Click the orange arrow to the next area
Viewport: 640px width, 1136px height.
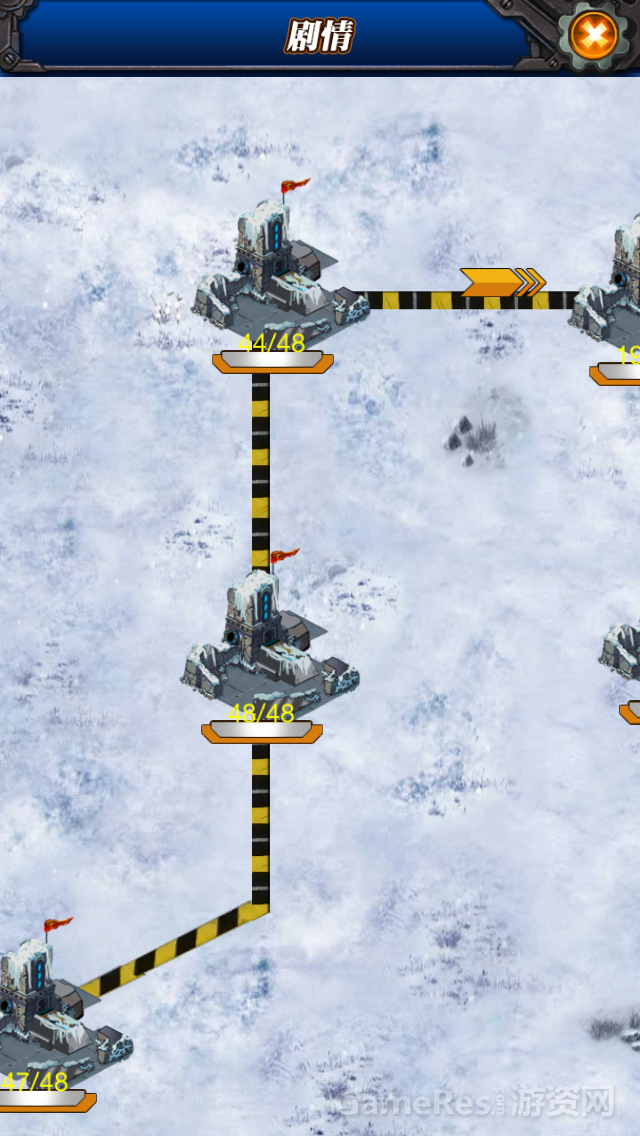pyautogui.click(x=502, y=282)
